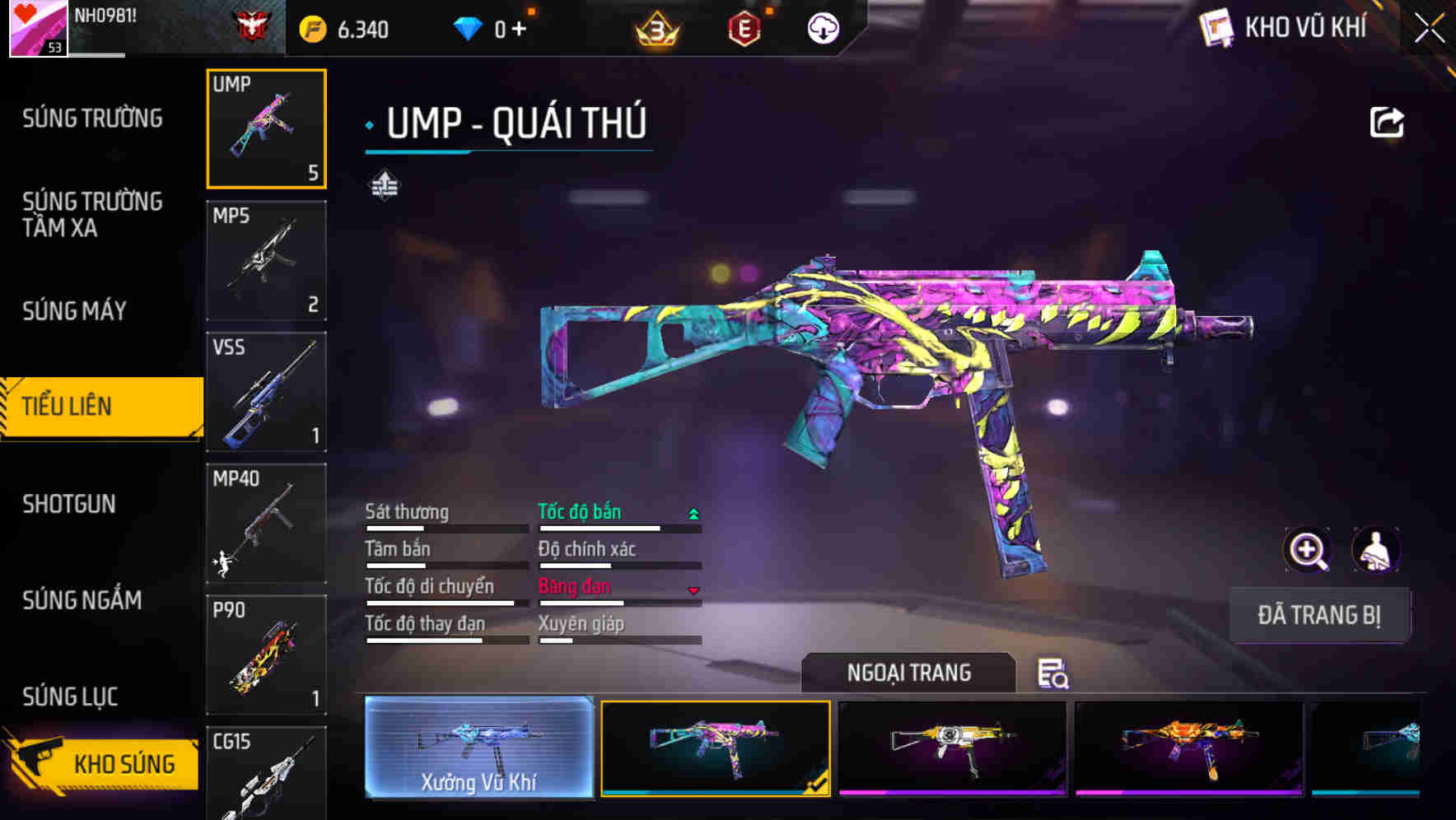This screenshot has height=820, width=1456.
Task: Open the Súng Máy category
Action: coord(74,310)
